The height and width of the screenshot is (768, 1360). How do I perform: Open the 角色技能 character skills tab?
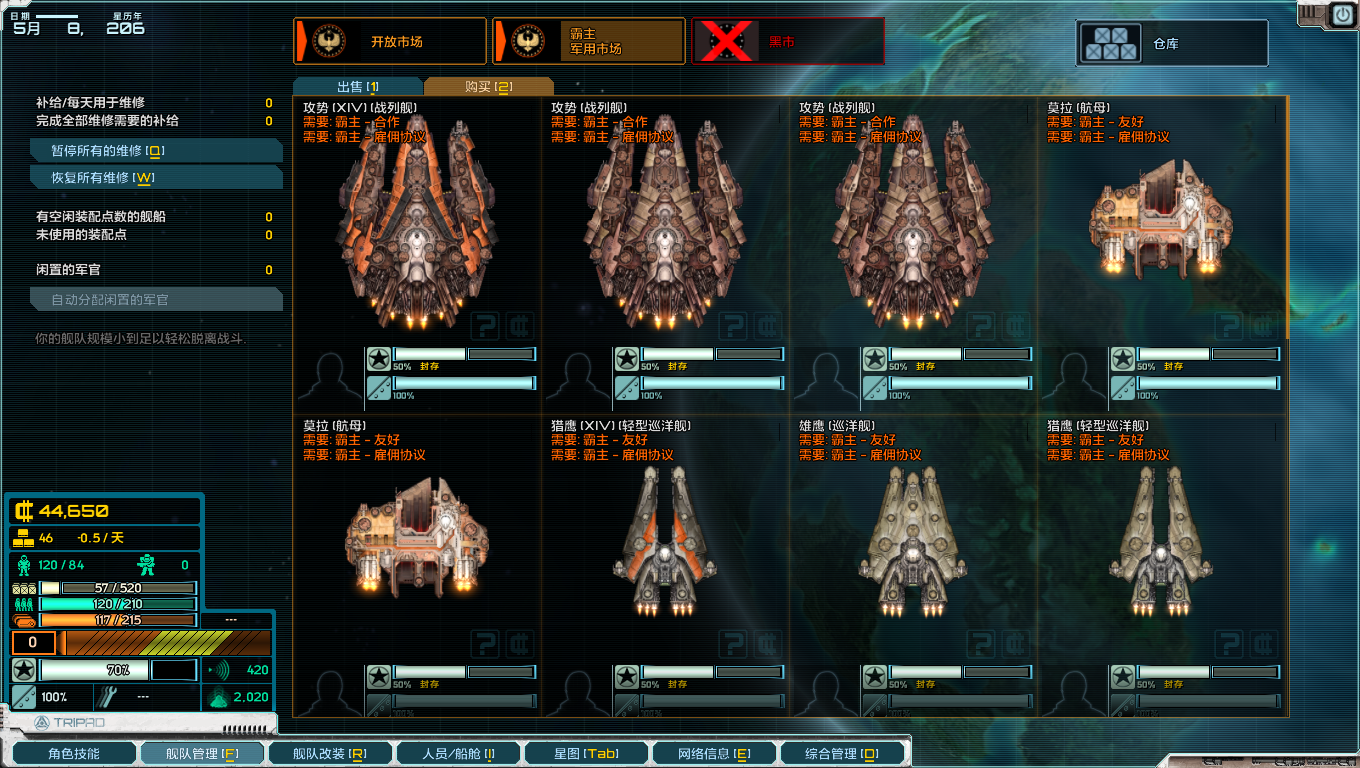tap(73, 753)
